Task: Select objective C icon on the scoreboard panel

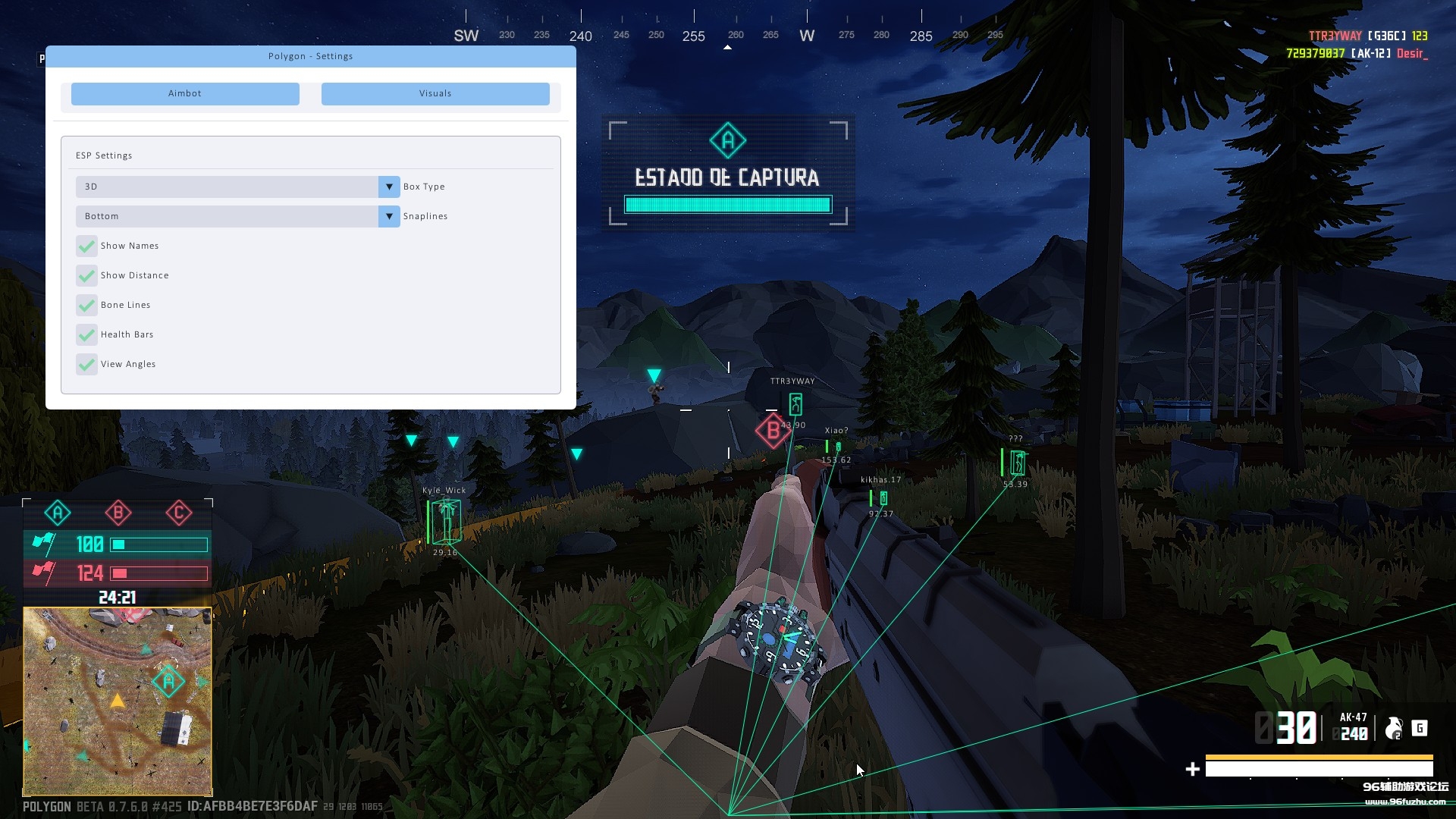Action: pyautogui.click(x=178, y=513)
